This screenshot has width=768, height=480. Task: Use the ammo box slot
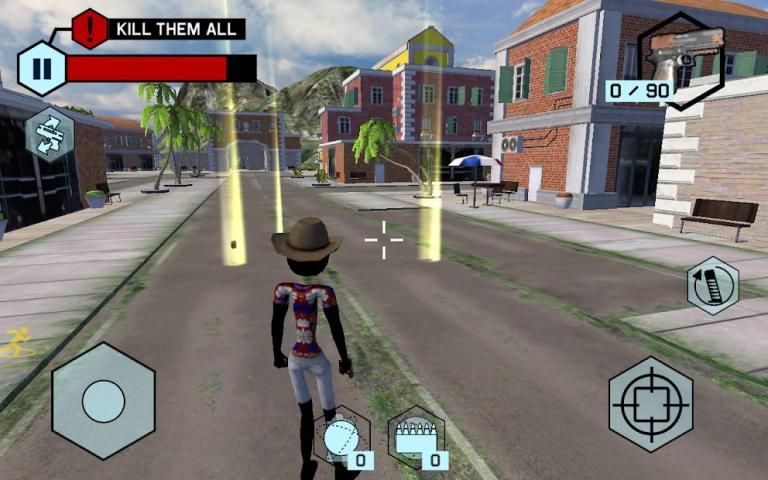coord(416,438)
